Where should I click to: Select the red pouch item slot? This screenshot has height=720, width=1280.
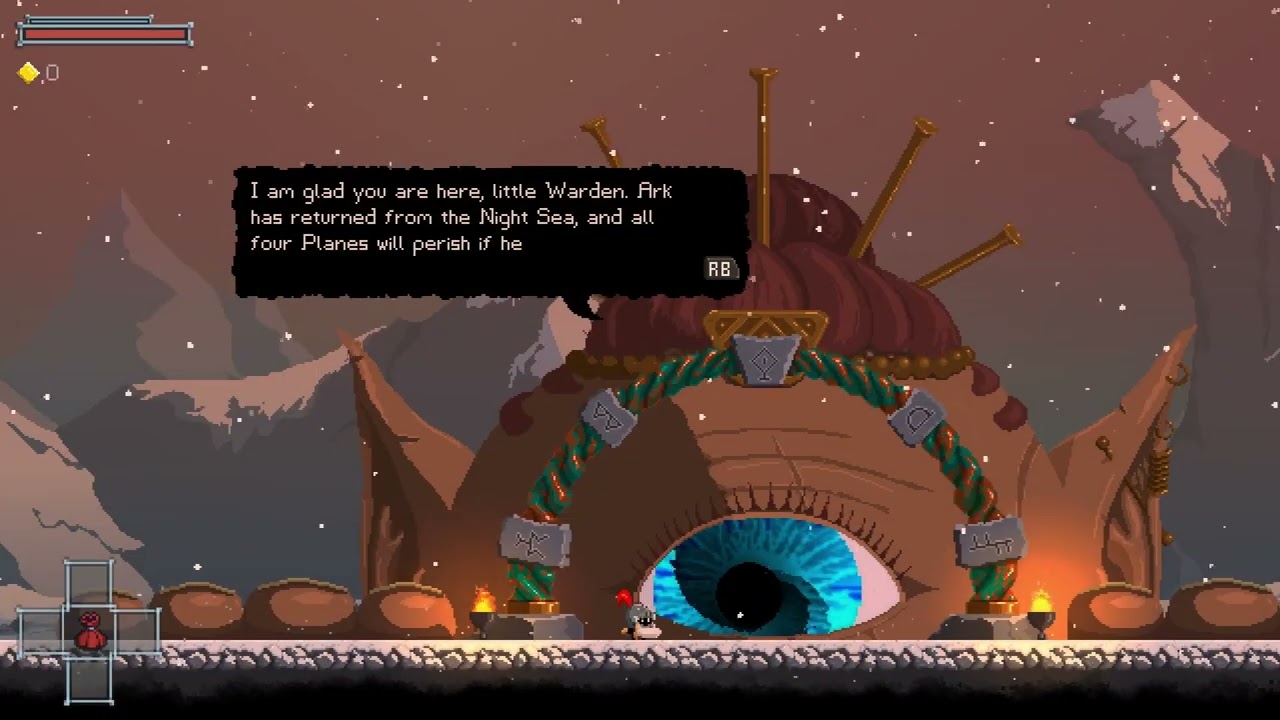pos(90,631)
